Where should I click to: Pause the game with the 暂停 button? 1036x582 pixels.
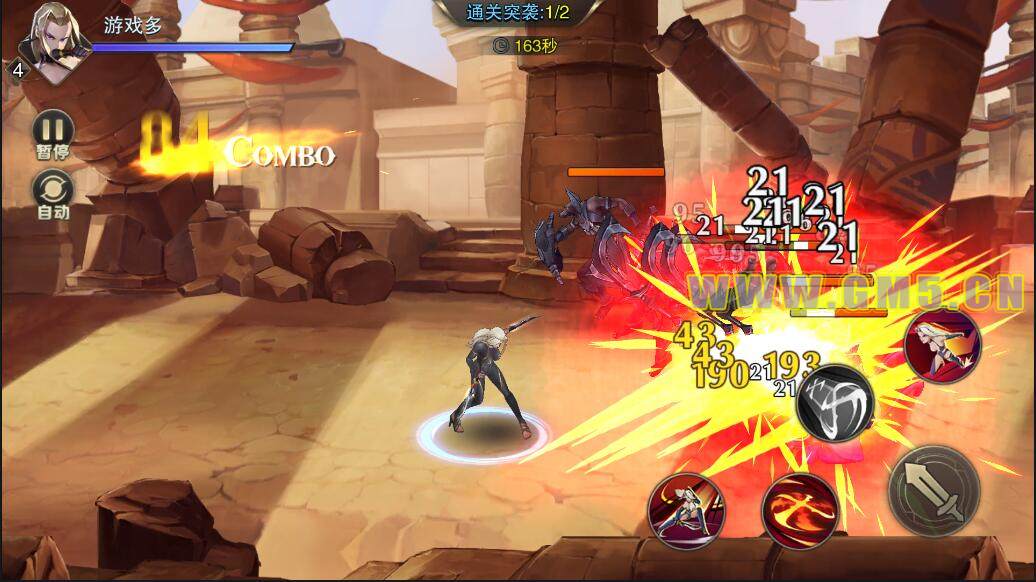(x=52, y=130)
